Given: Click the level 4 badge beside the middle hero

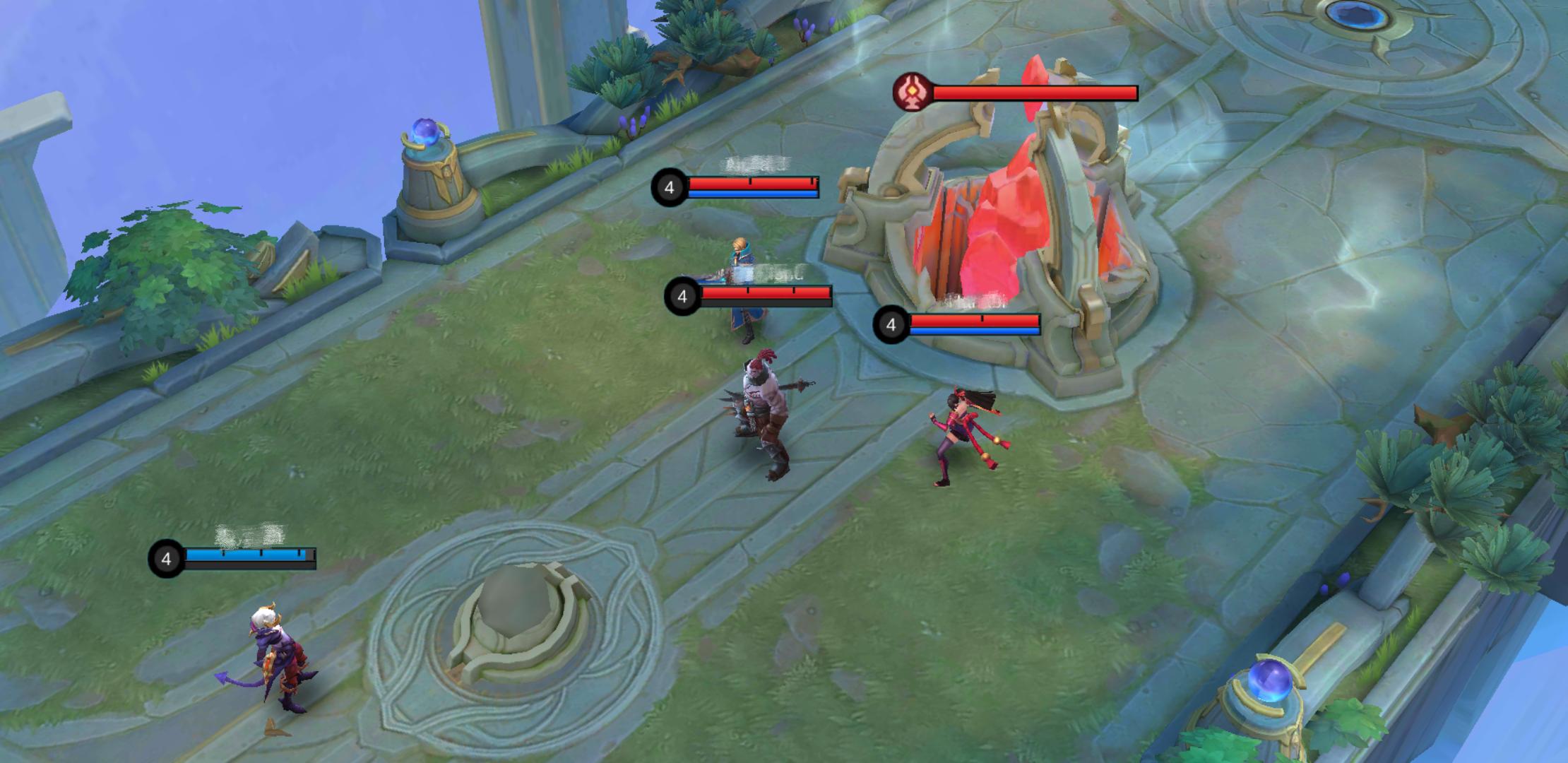Looking at the screenshot, I should tap(682, 297).
